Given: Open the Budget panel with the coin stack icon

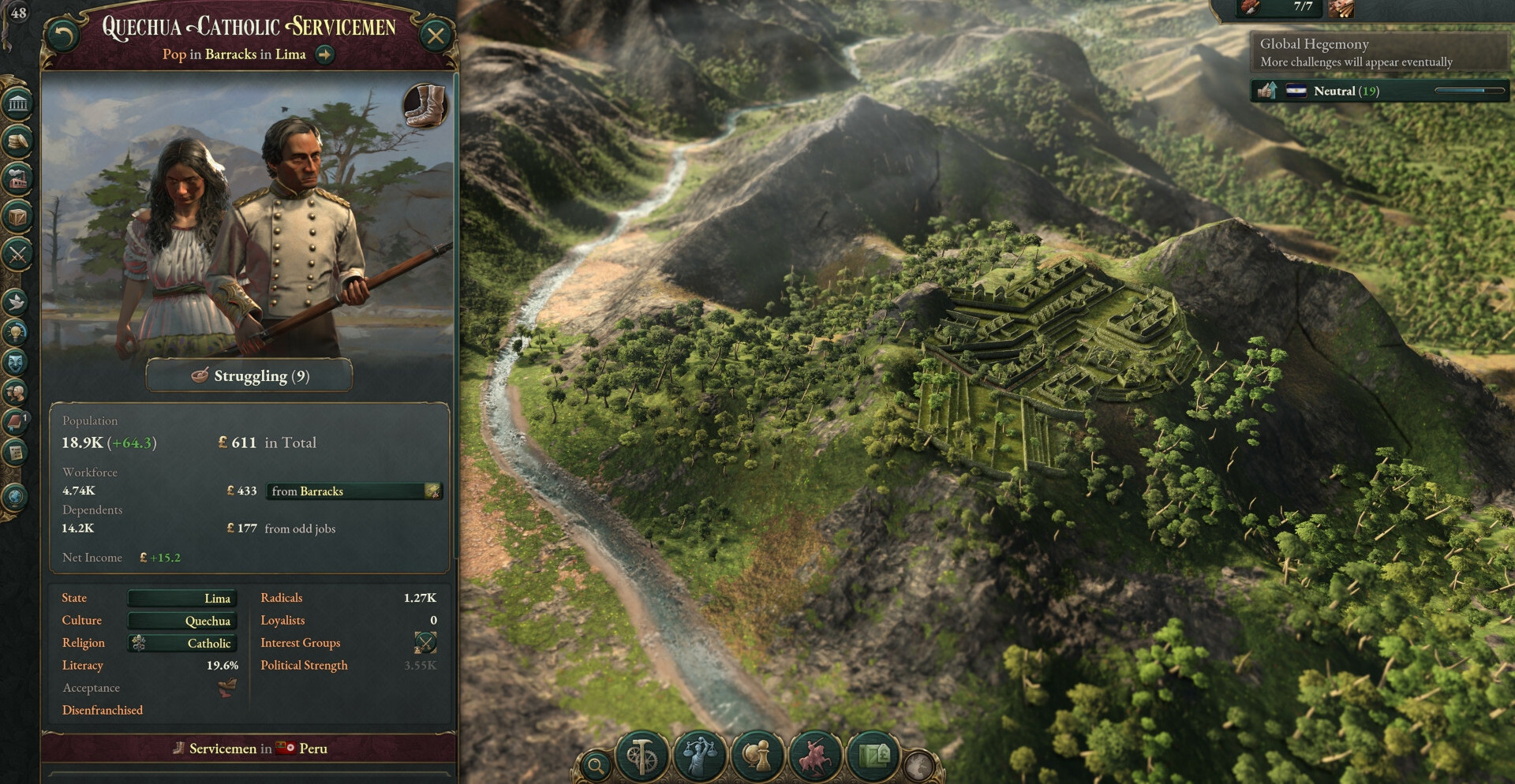Looking at the screenshot, I should (x=17, y=141).
